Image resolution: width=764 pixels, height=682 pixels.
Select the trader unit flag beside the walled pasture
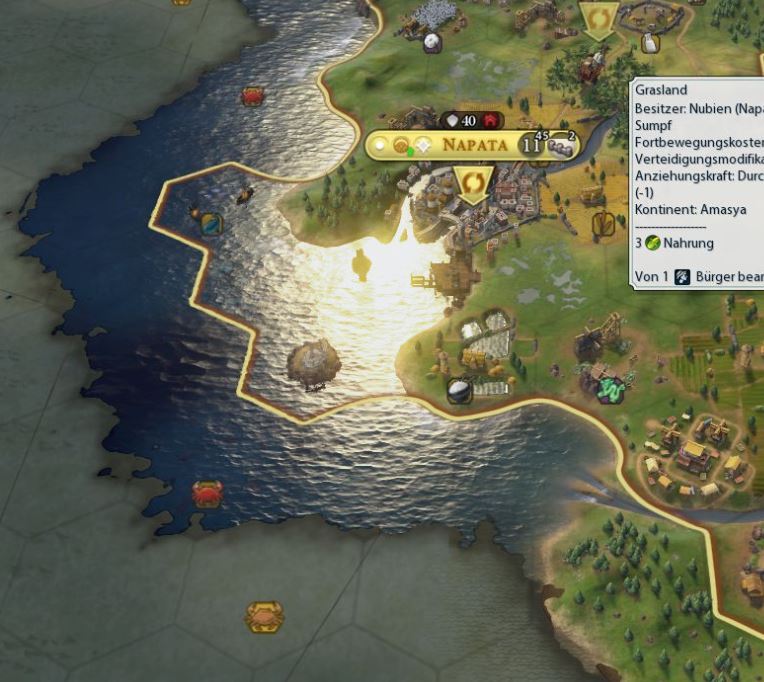point(598,18)
